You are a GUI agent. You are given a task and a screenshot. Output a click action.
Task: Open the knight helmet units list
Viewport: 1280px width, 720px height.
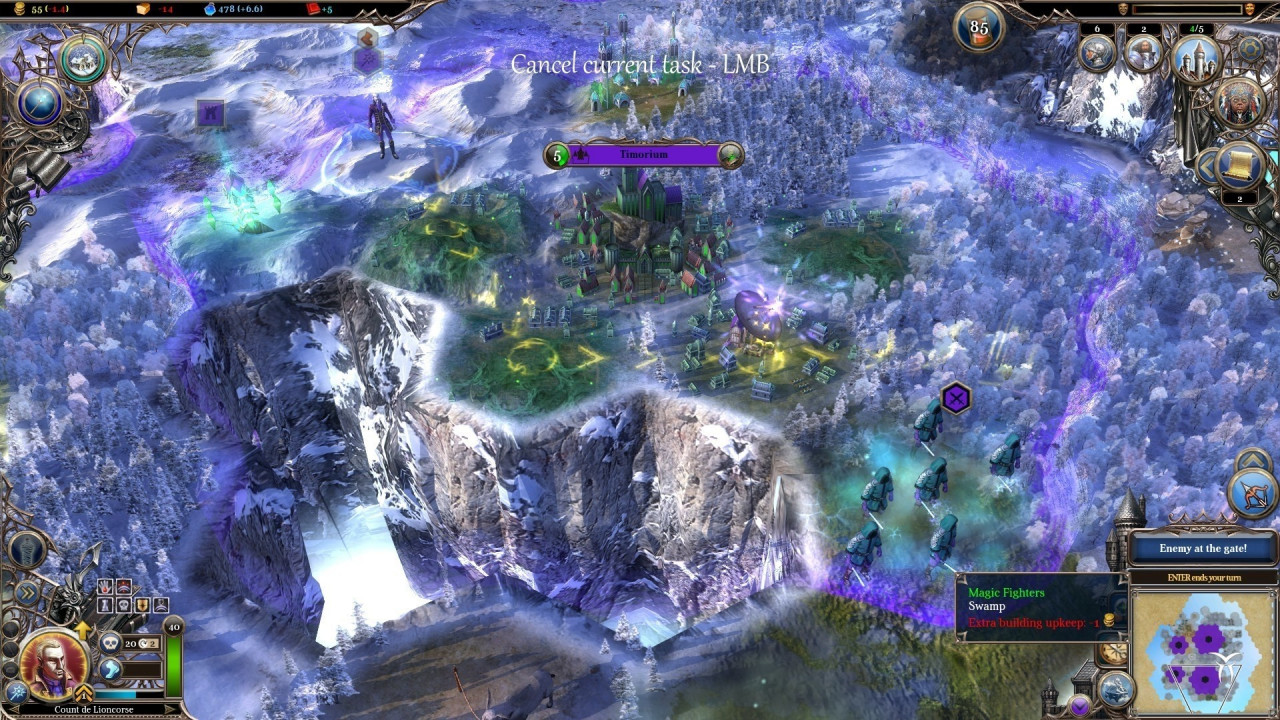[x=1097, y=53]
